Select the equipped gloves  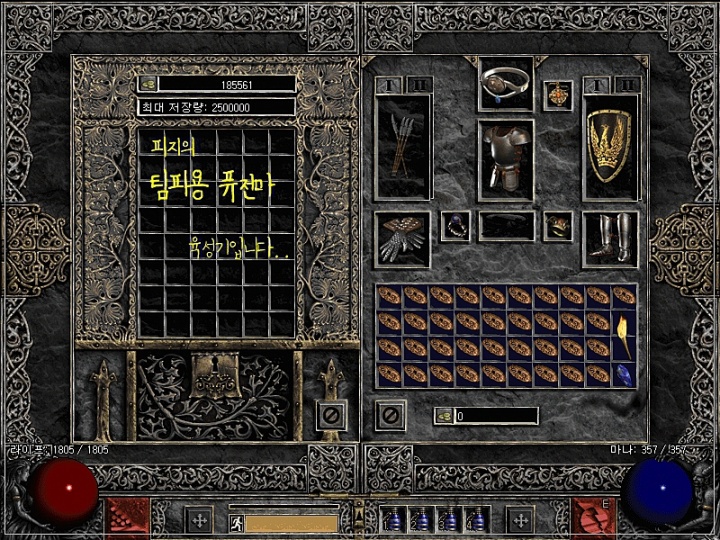(403, 238)
